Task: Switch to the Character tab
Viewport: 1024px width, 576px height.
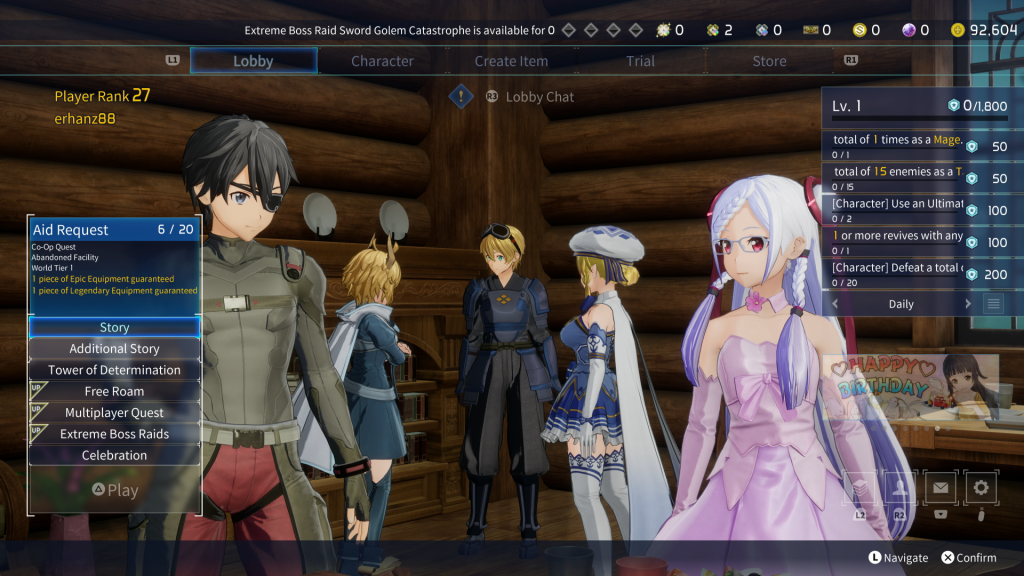Action: [x=382, y=61]
